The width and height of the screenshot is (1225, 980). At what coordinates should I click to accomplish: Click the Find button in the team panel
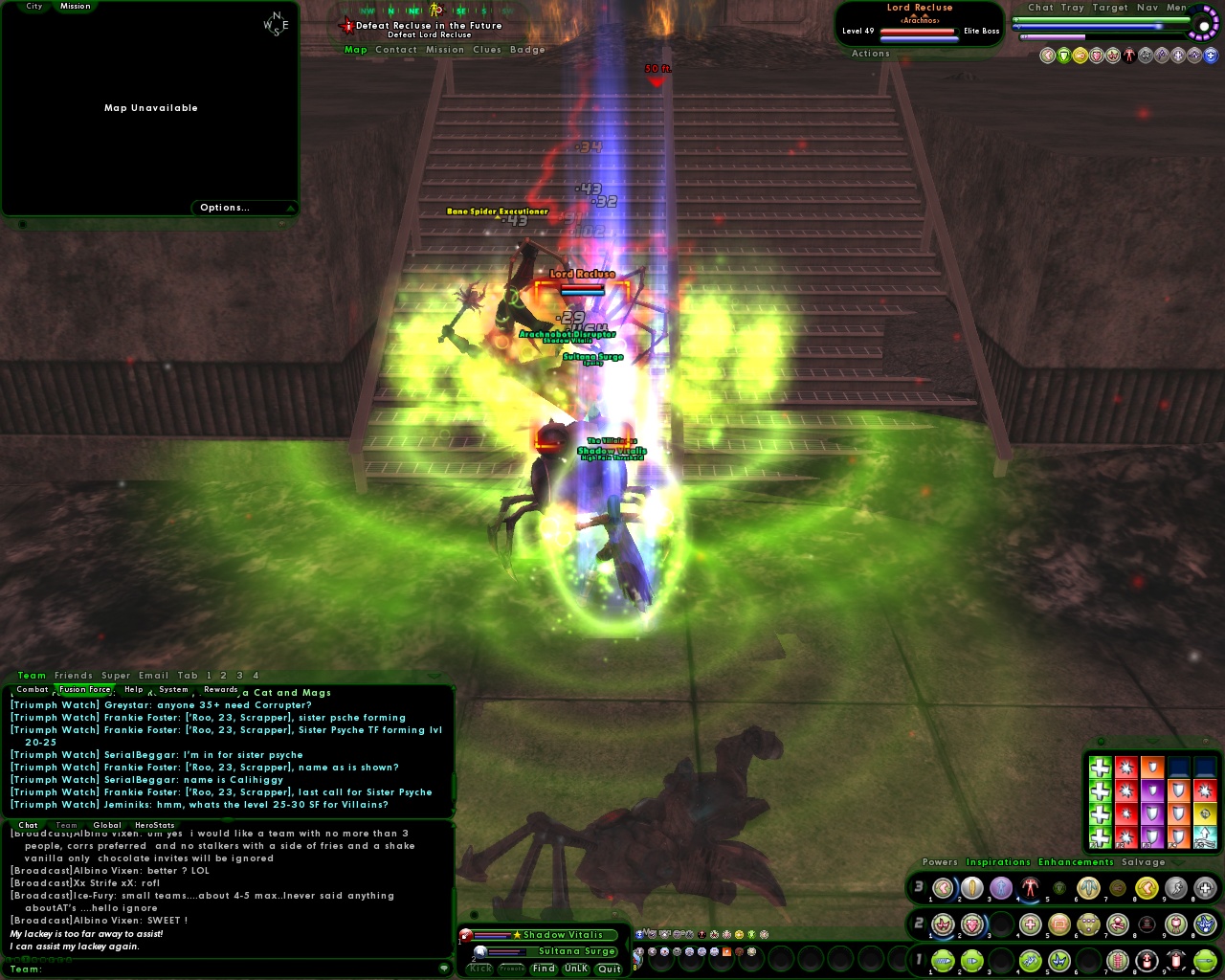(543, 968)
